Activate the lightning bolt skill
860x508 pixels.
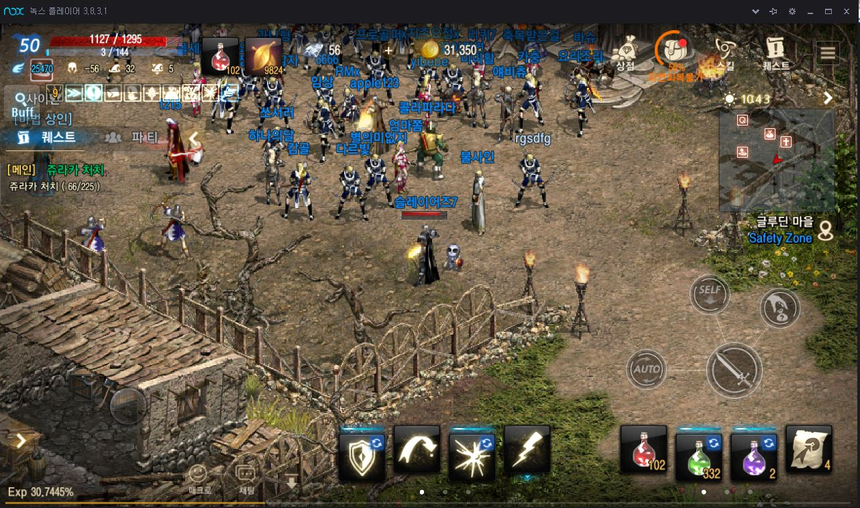[527, 450]
